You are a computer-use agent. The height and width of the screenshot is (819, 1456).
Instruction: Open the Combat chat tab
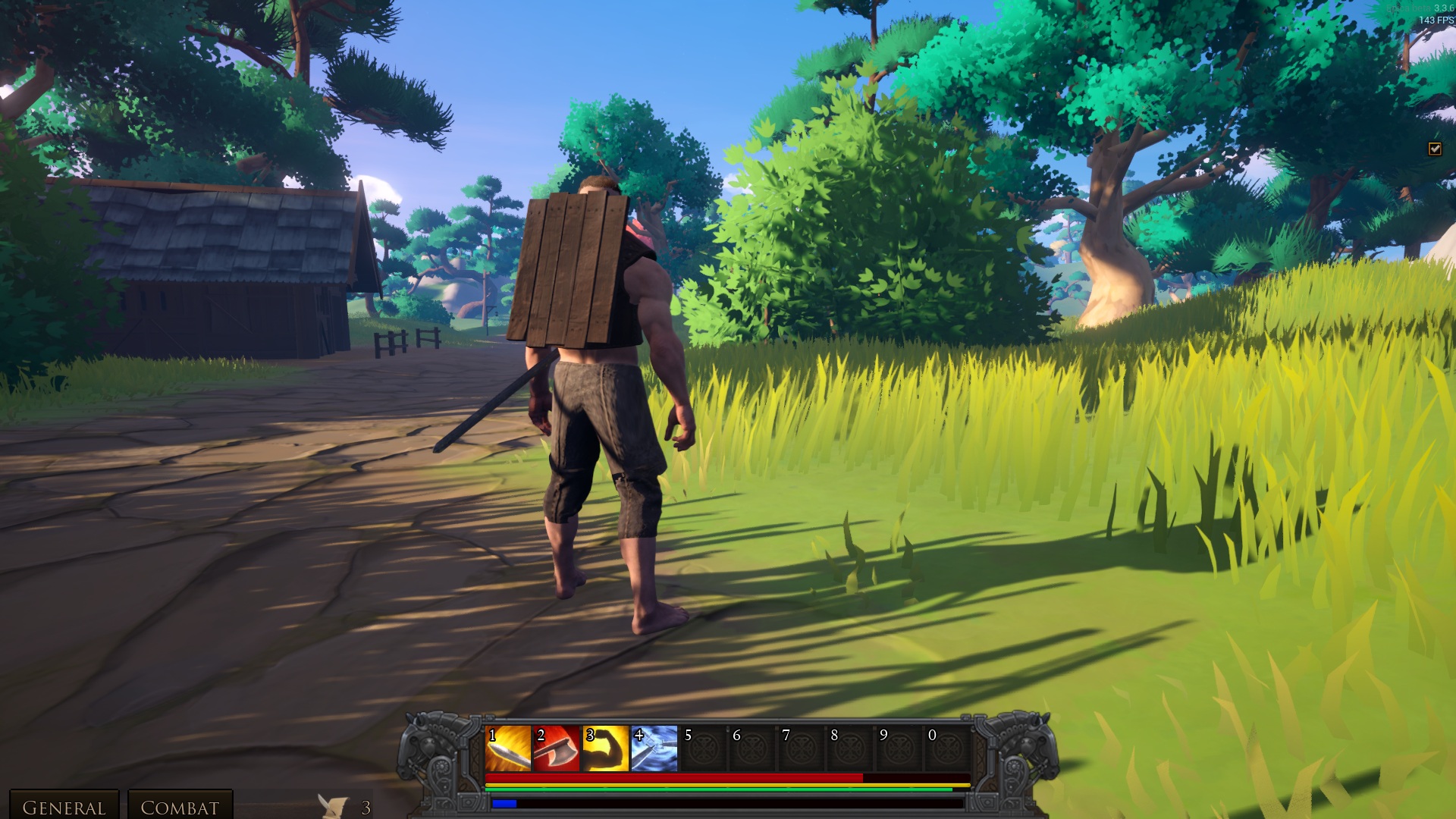click(180, 806)
